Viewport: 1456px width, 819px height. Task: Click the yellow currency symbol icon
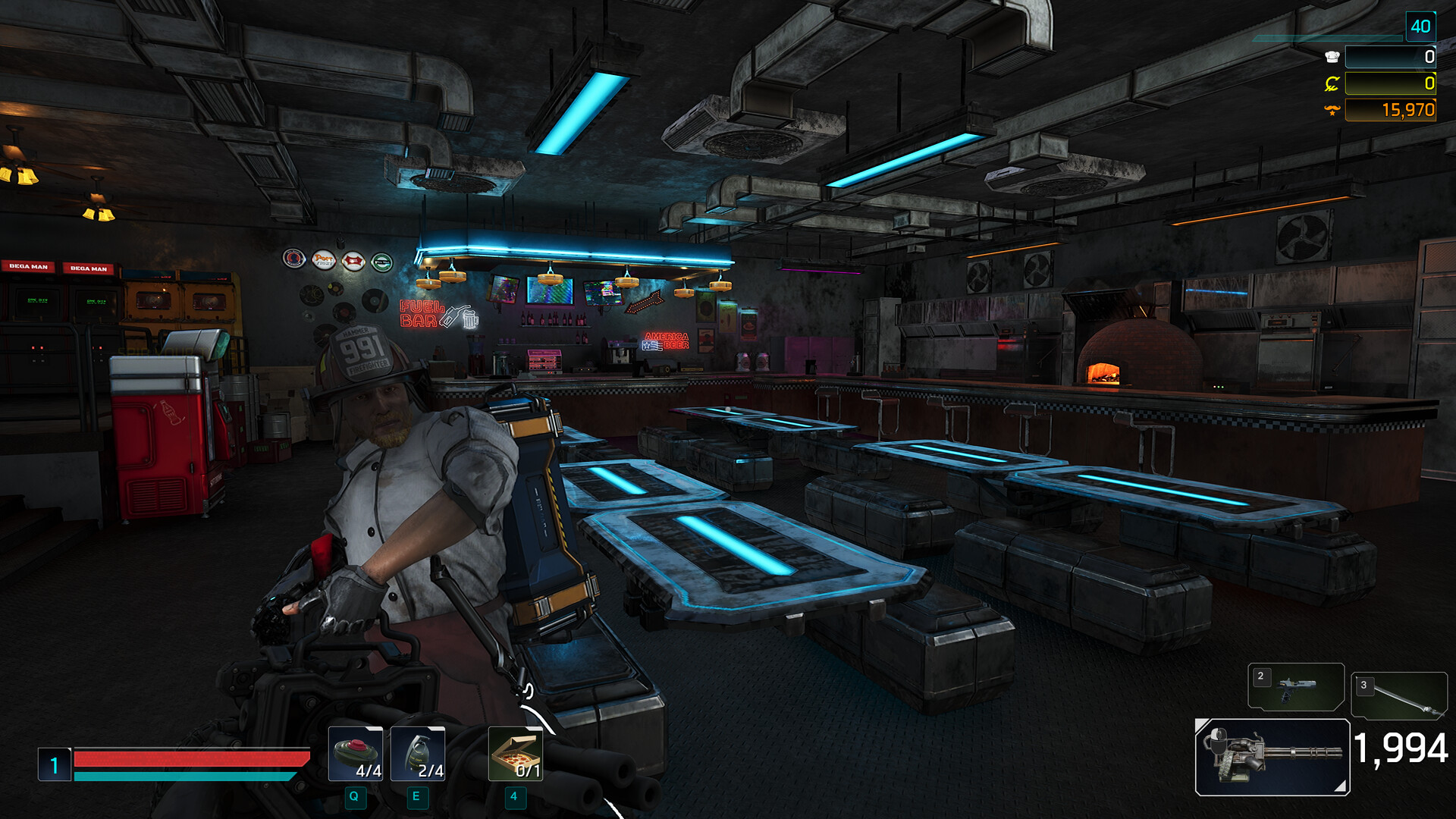pos(1333,82)
